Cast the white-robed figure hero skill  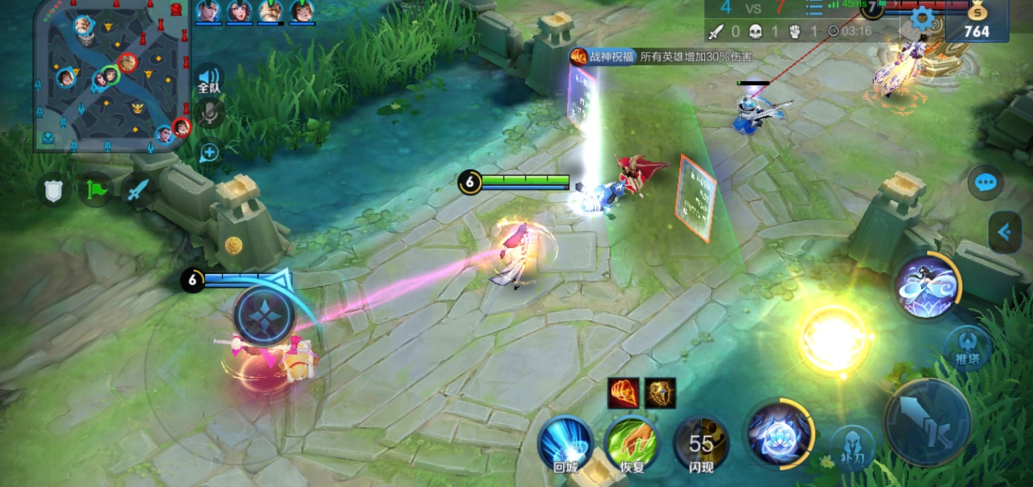pos(928,286)
